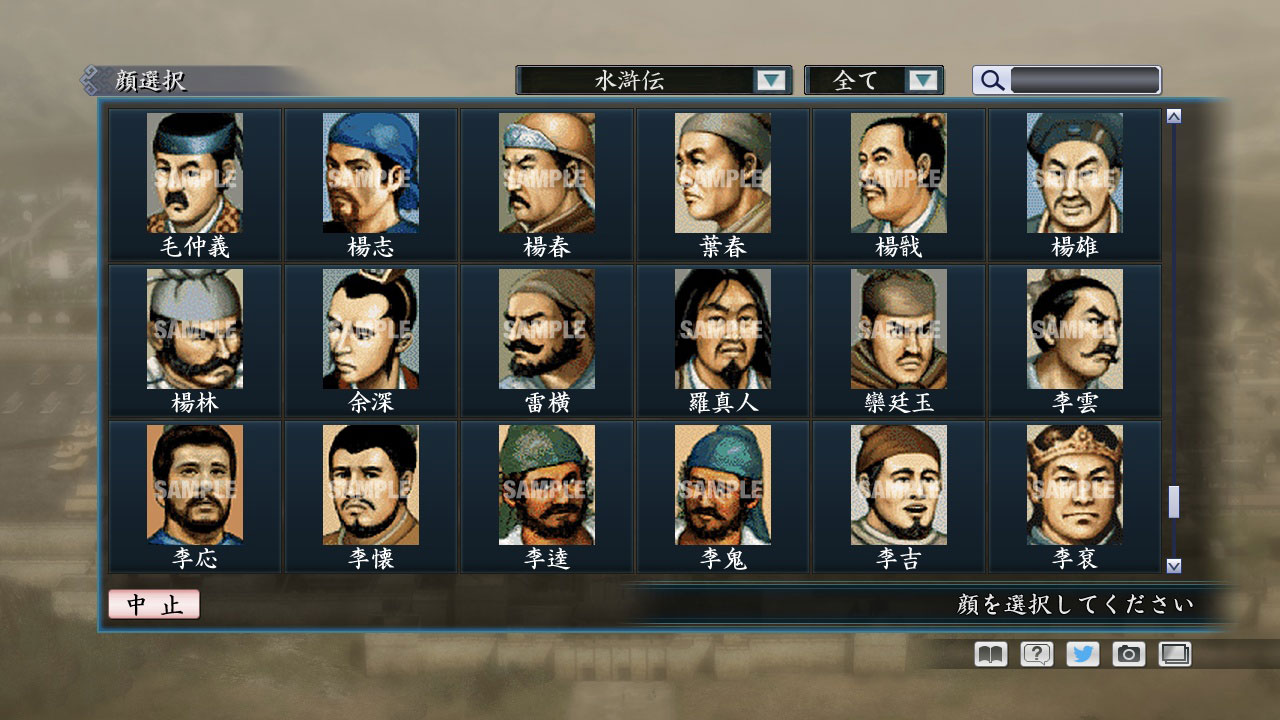Share via the Twitter icon
This screenshot has width=1280, height=720.
click(1082, 654)
